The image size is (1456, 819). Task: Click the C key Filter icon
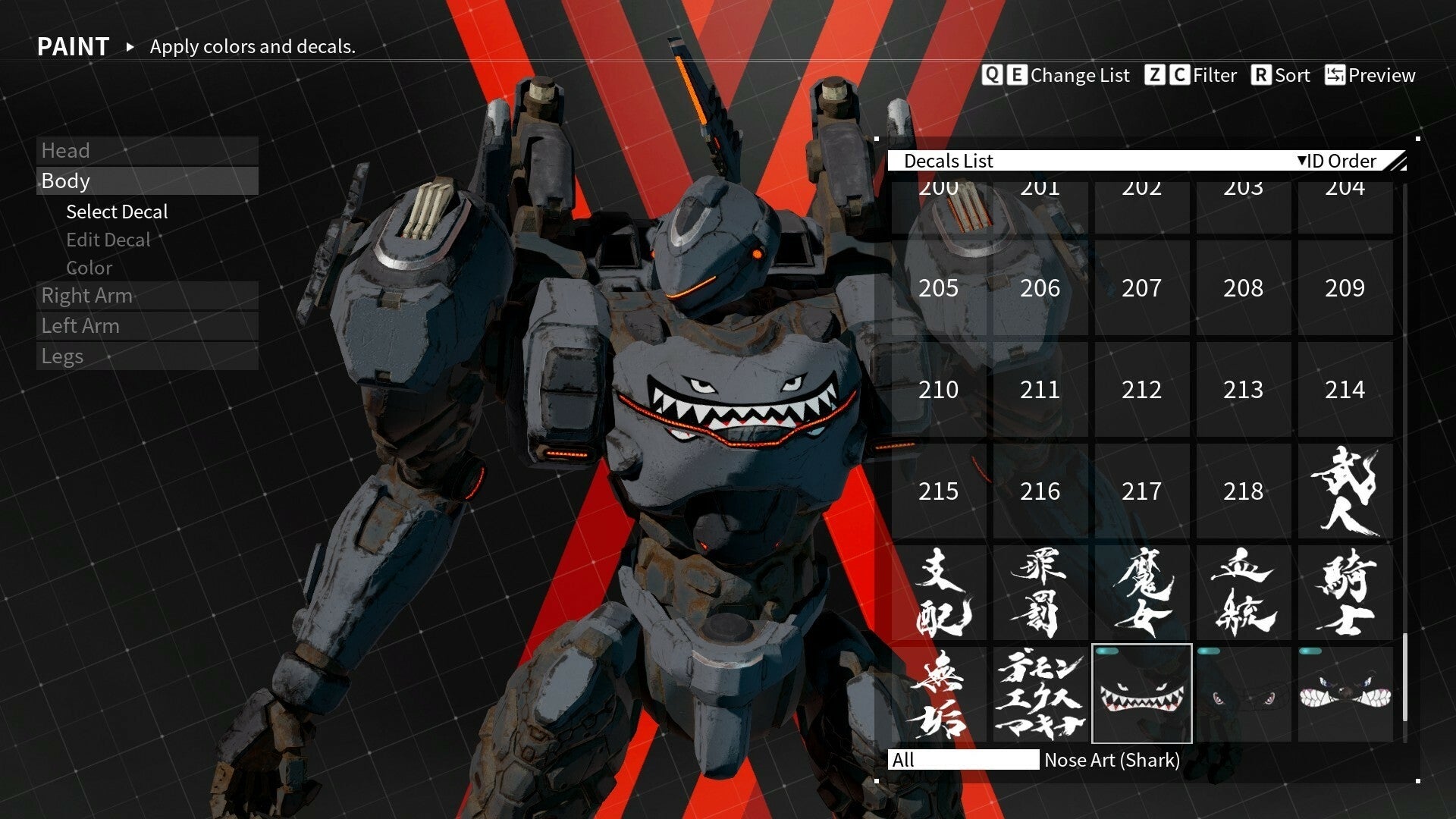coord(1181,75)
